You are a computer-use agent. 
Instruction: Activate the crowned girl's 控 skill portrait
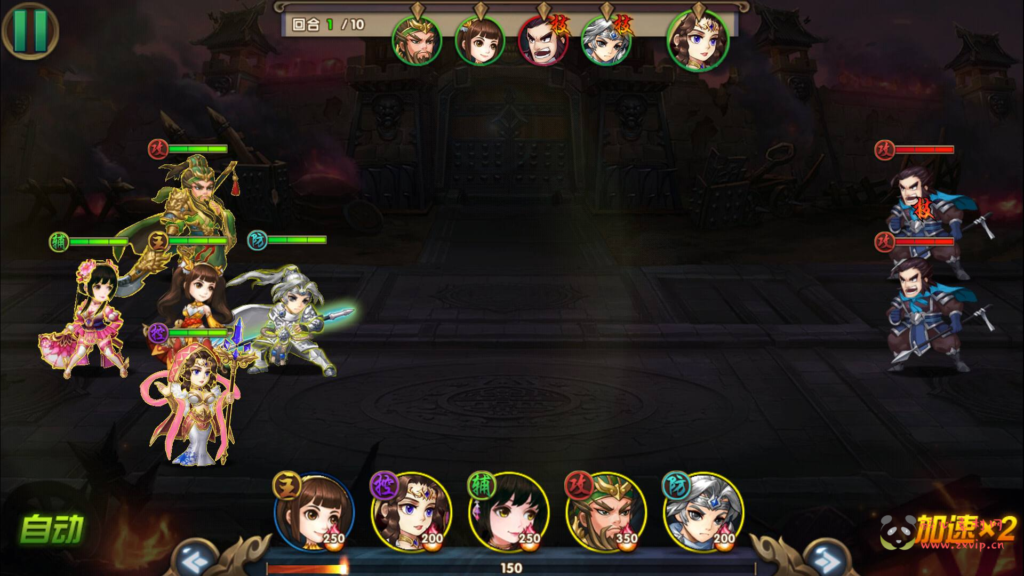[x=411, y=512]
